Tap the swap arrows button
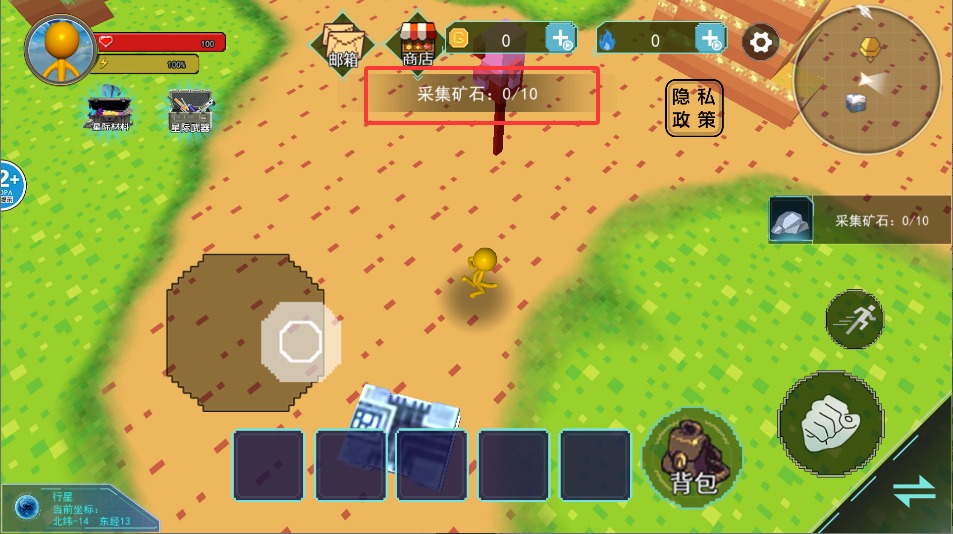The height and width of the screenshot is (534, 953). pos(914,491)
